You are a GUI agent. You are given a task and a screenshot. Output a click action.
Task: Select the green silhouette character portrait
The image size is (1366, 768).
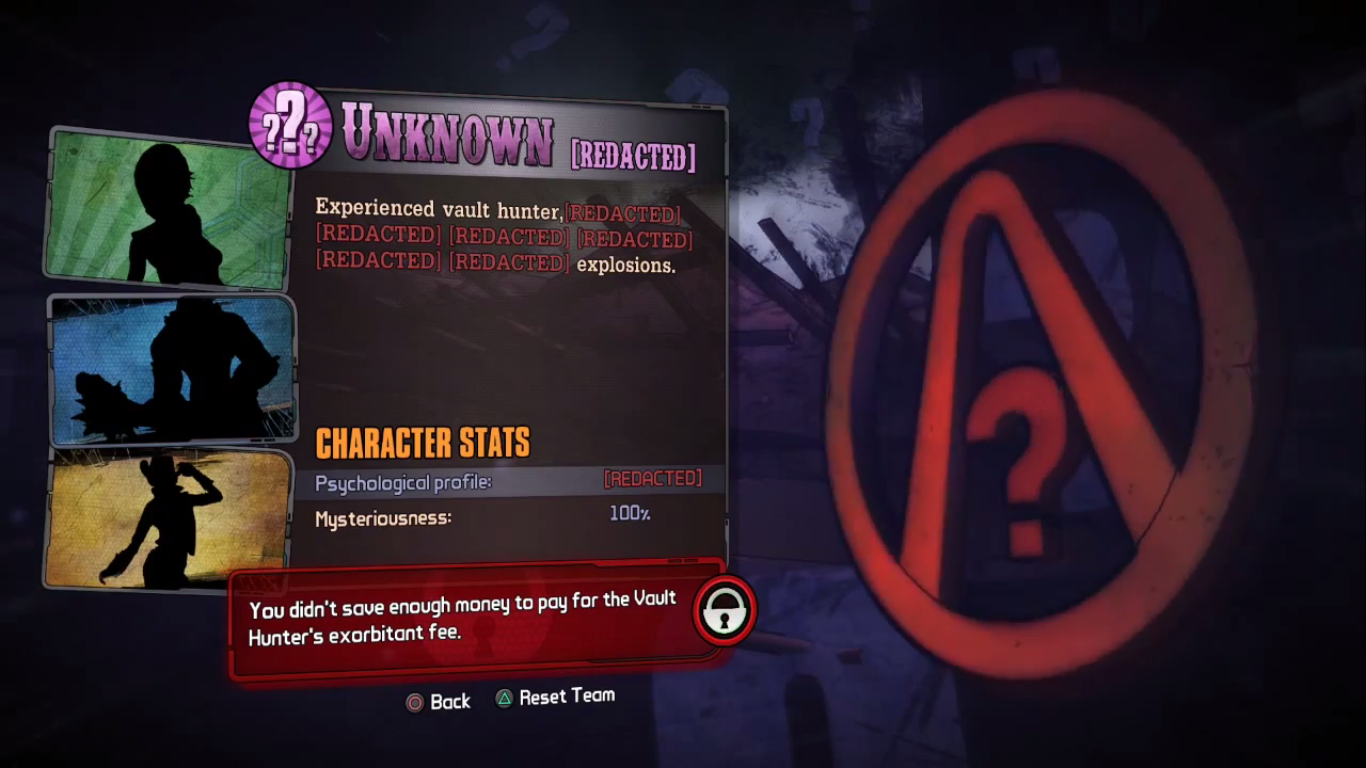click(x=168, y=206)
